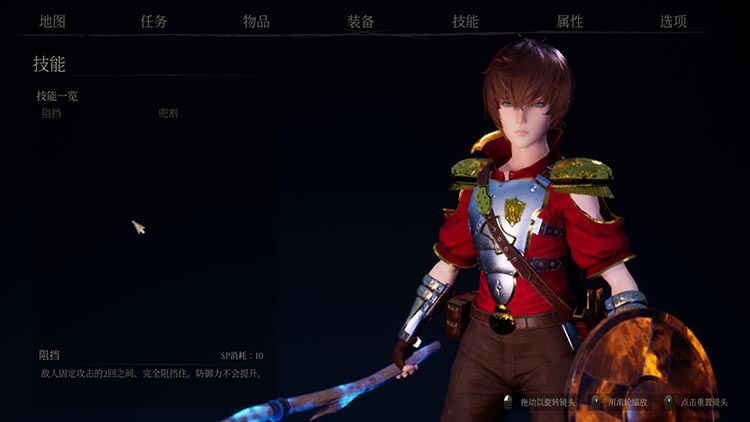Choose the 兜割 skill in the skill list

(x=168, y=114)
